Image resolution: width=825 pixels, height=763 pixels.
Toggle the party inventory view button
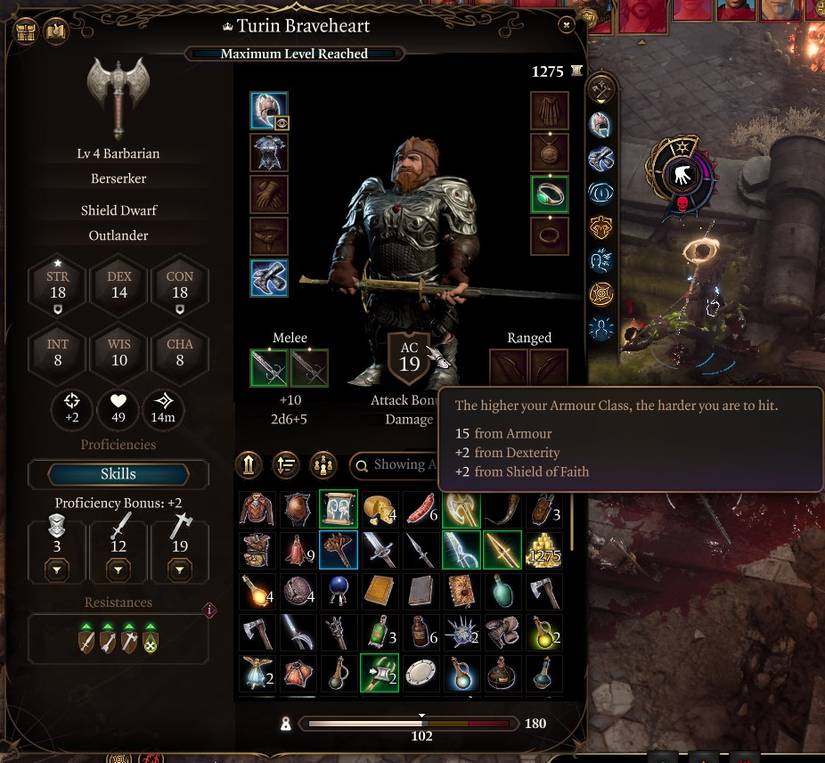click(x=323, y=465)
